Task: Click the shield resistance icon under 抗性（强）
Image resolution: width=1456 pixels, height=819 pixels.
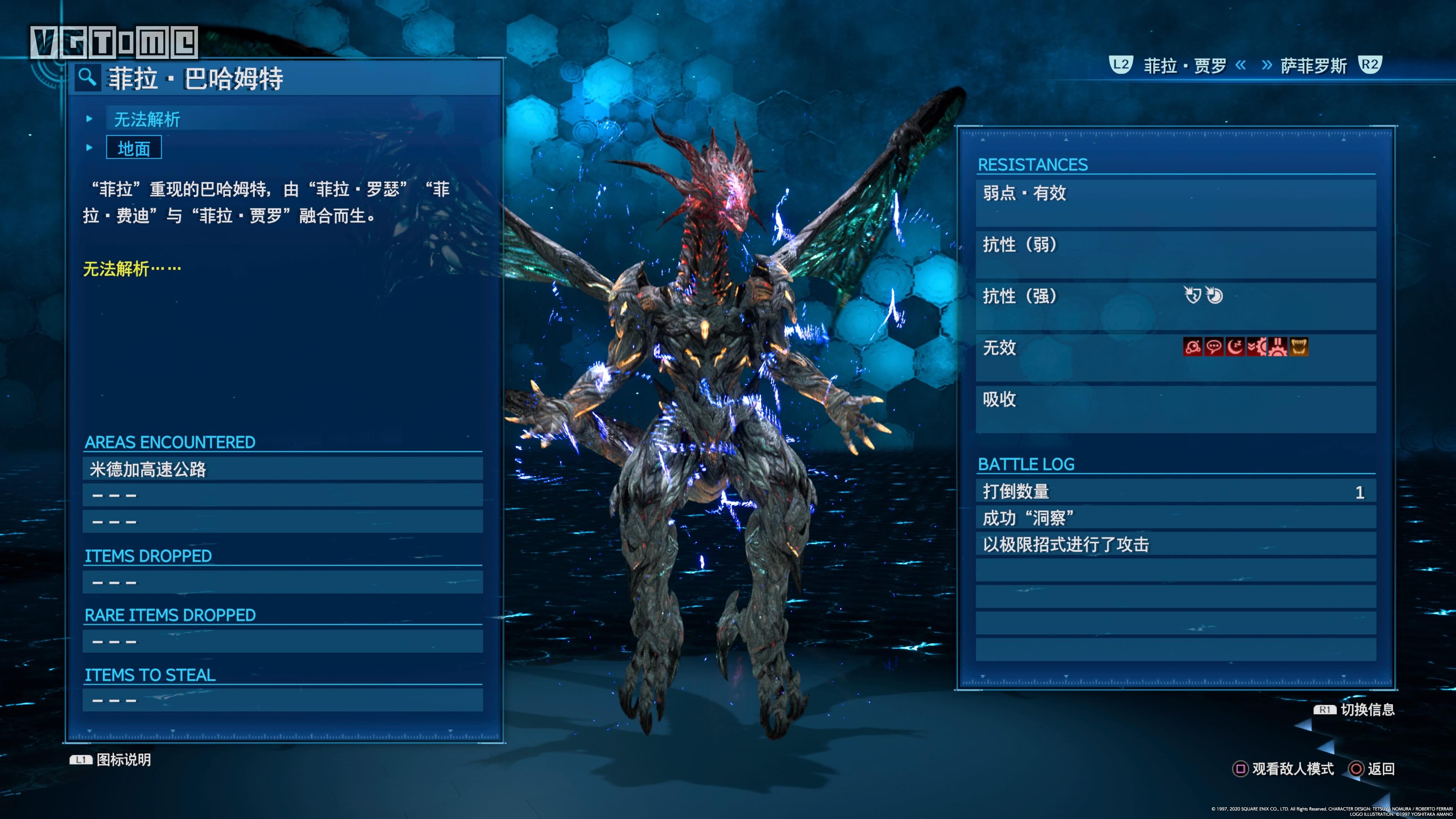Action: pyautogui.click(x=1192, y=295)
